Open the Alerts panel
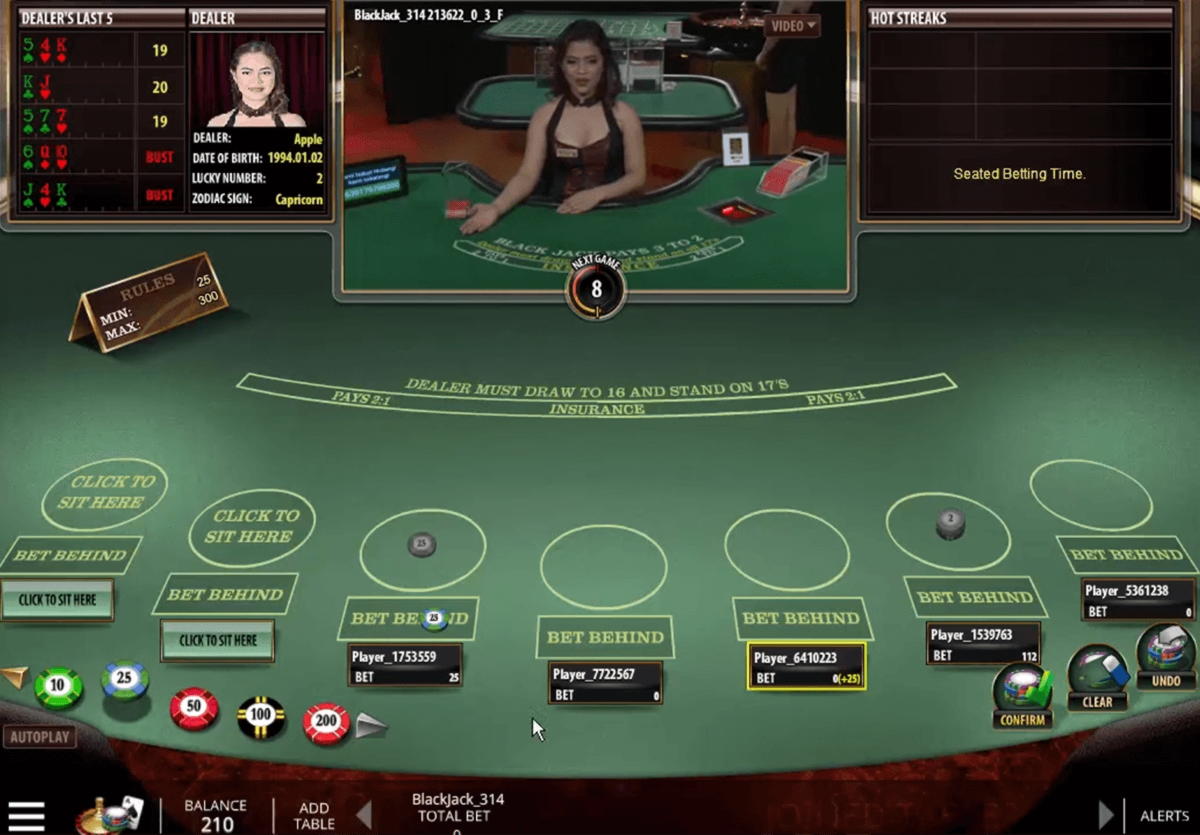 [x=1164, y=816]
